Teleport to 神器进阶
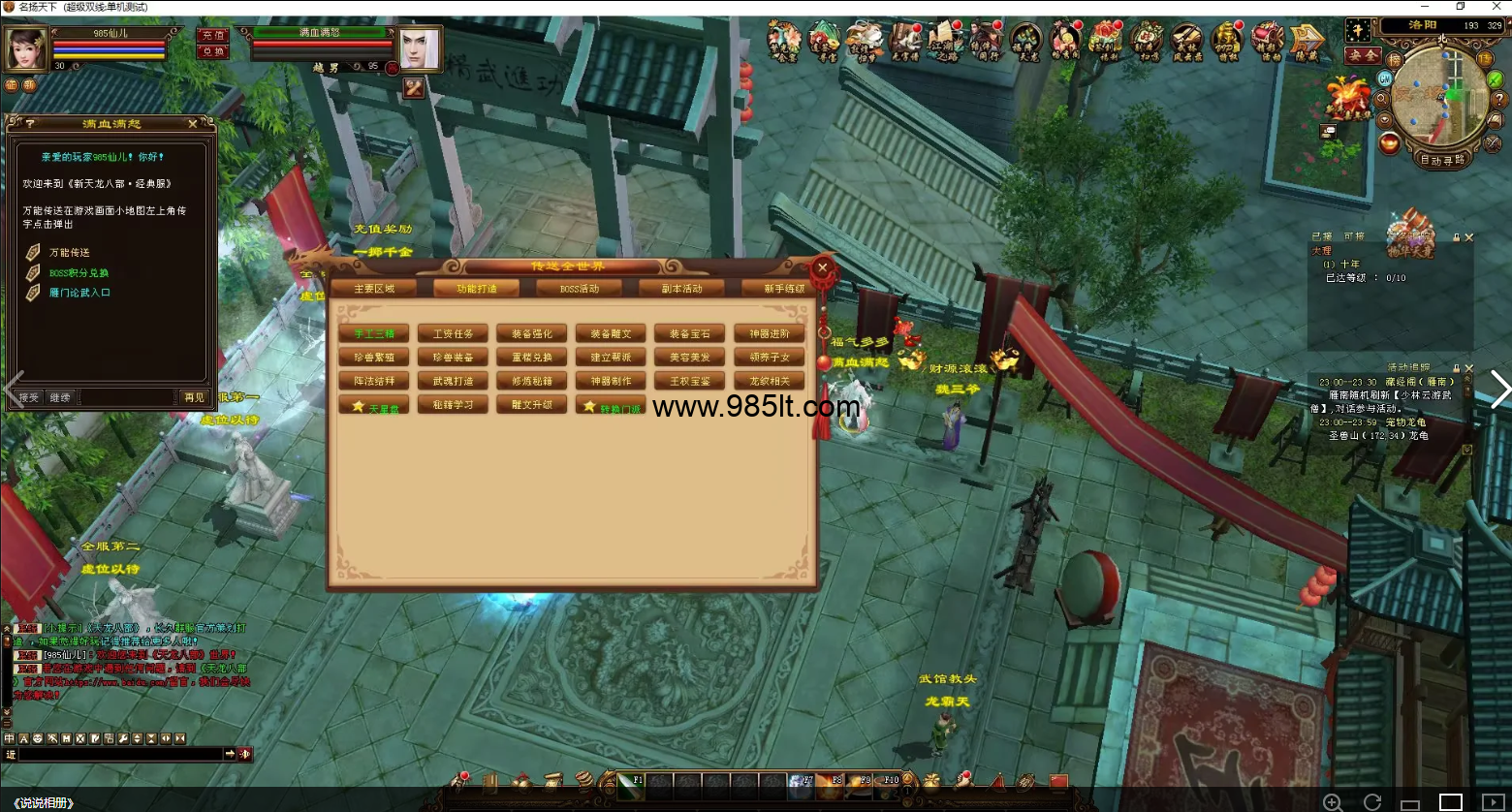 (x=770, y=334)
